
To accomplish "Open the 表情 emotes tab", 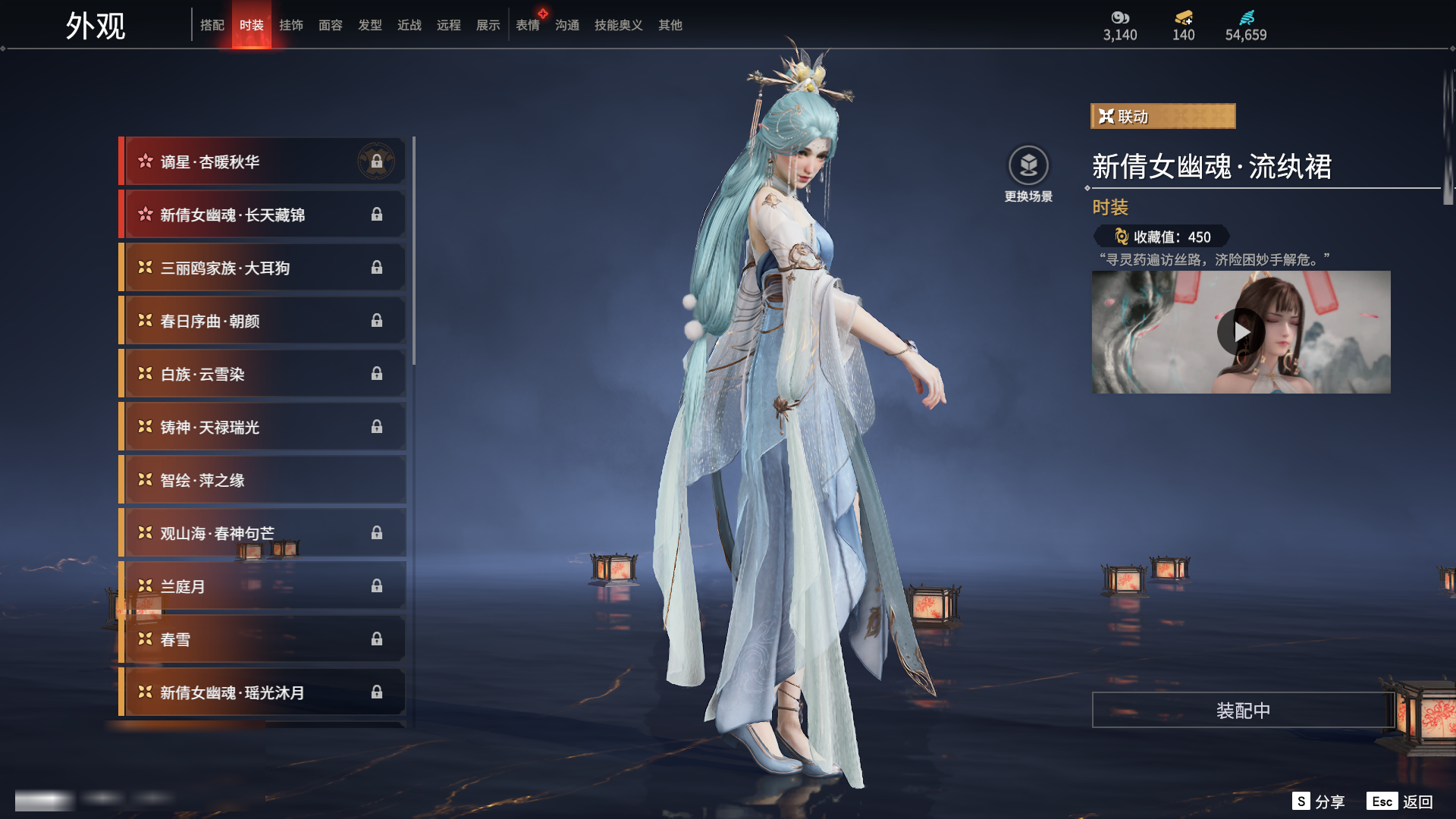I will pyautogui.click(x=527, y=25).
